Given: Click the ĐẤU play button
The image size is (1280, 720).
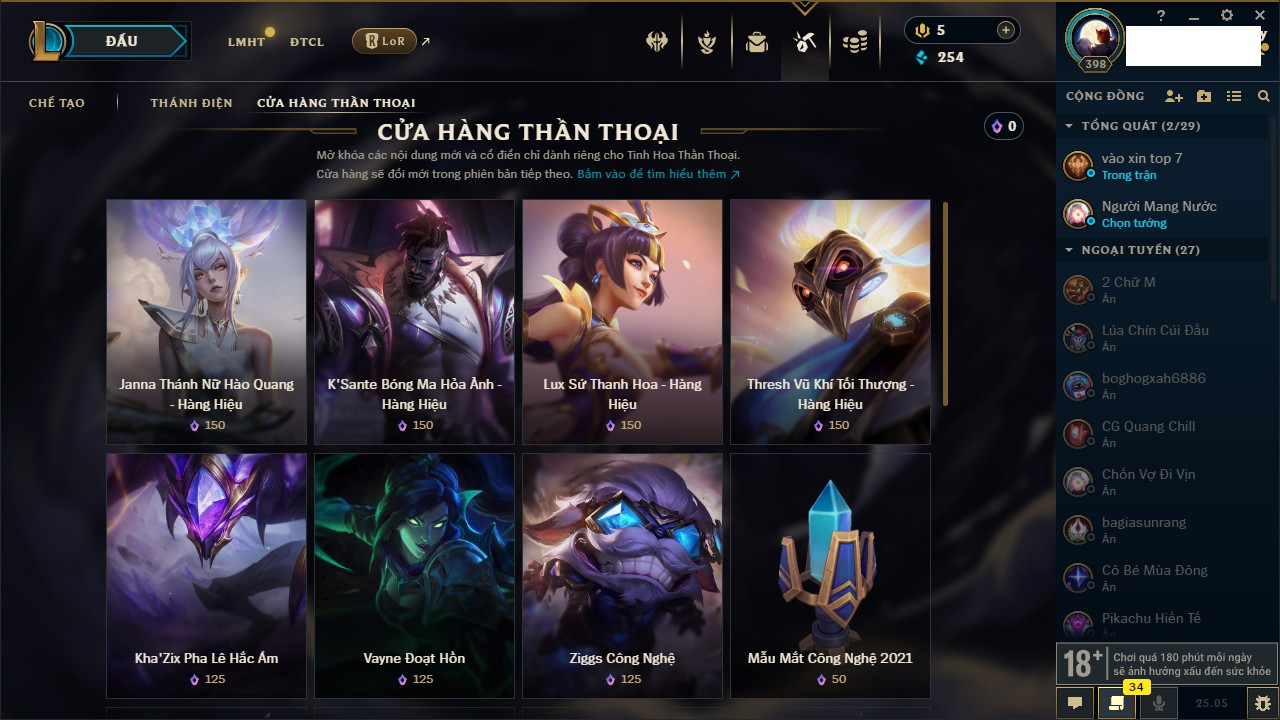Looking at the screenshot, I should [x=121, y=41].
